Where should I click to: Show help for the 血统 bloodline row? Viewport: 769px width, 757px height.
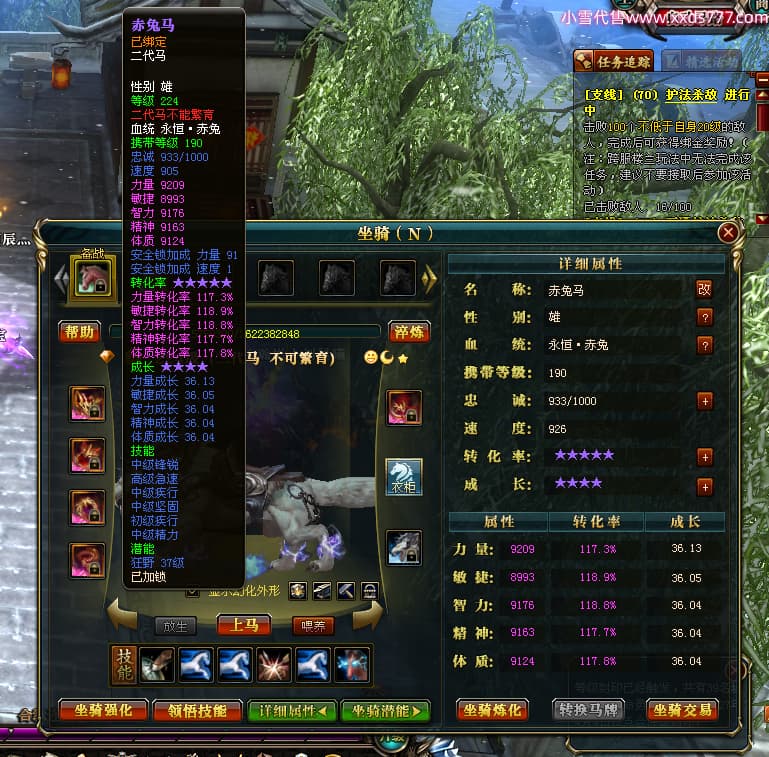point(705,345)
